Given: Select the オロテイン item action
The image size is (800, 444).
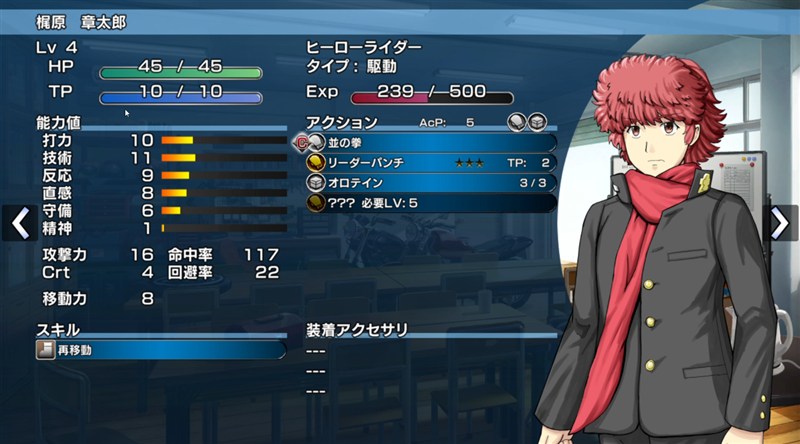Looking at the screenshot, I should (431, 183).
